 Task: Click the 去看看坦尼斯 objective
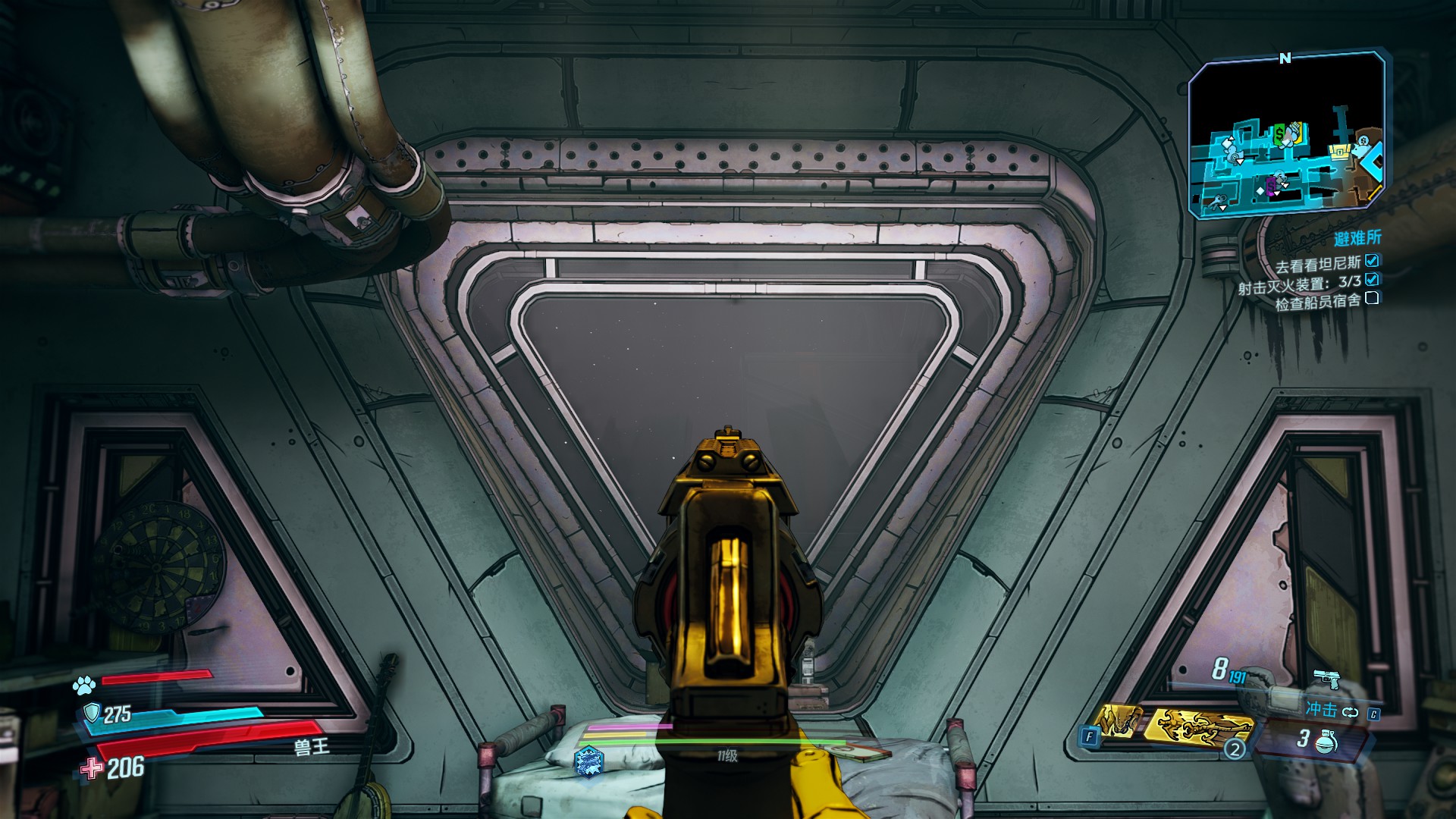1318,266
